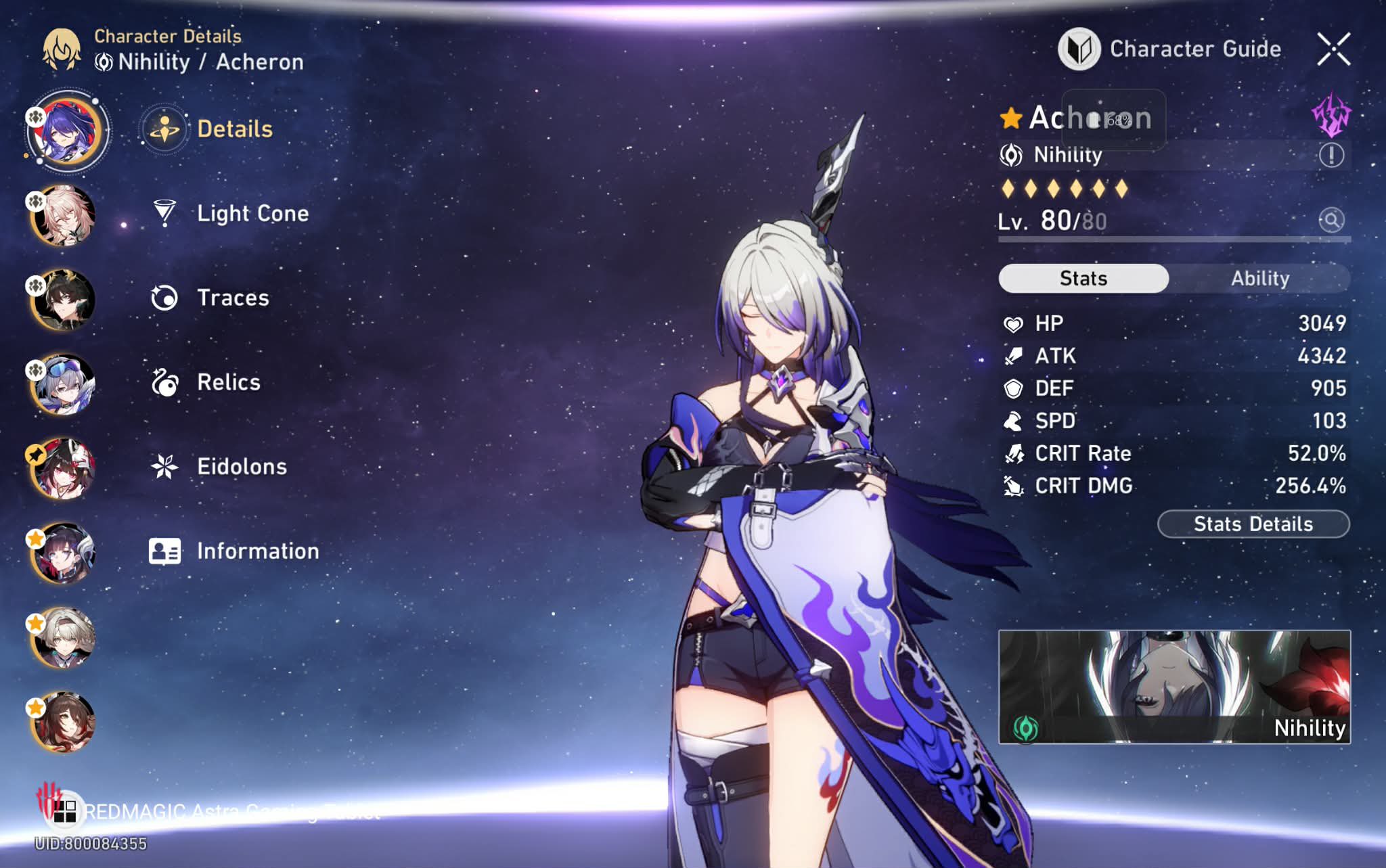Open the Nihility light cone thumbnail

(x=1174, y=687)
